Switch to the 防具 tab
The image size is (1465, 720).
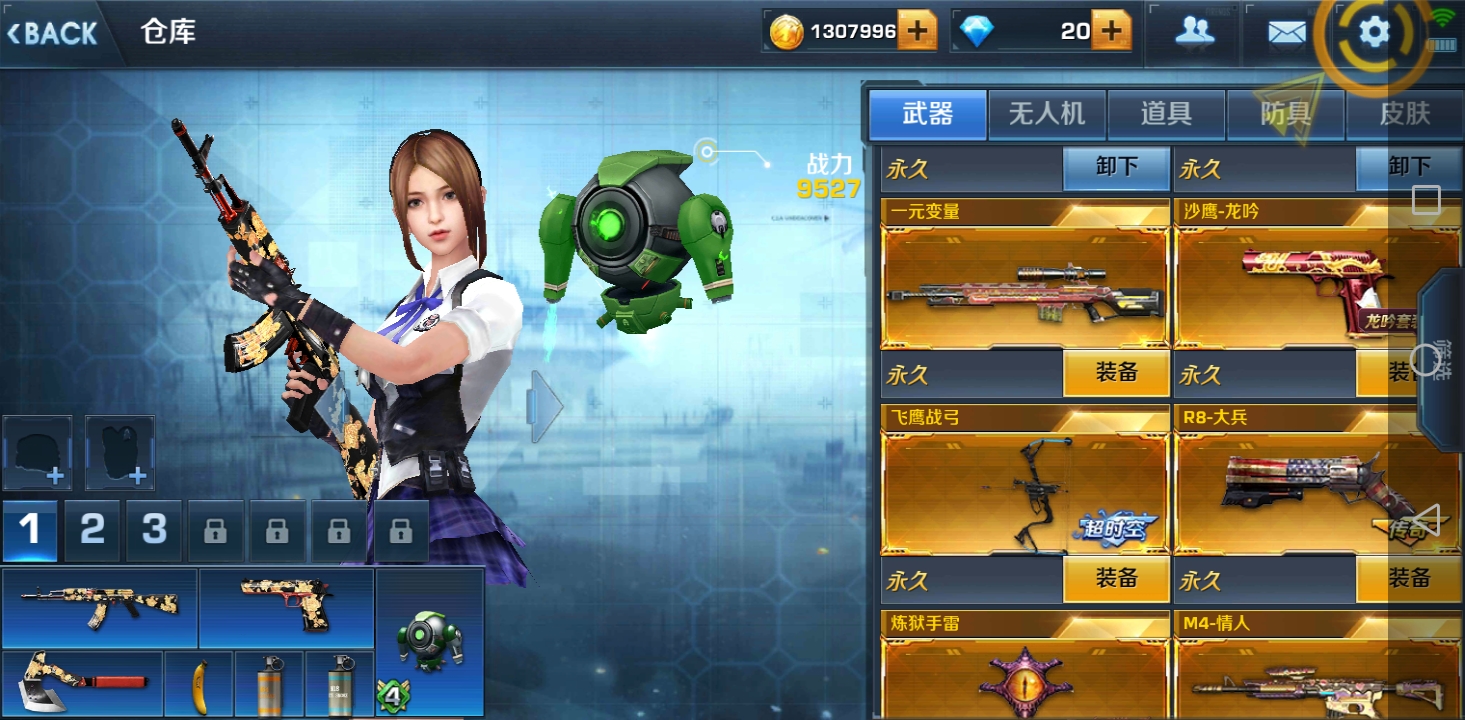pyautogui.click(x=1285, y=114)
